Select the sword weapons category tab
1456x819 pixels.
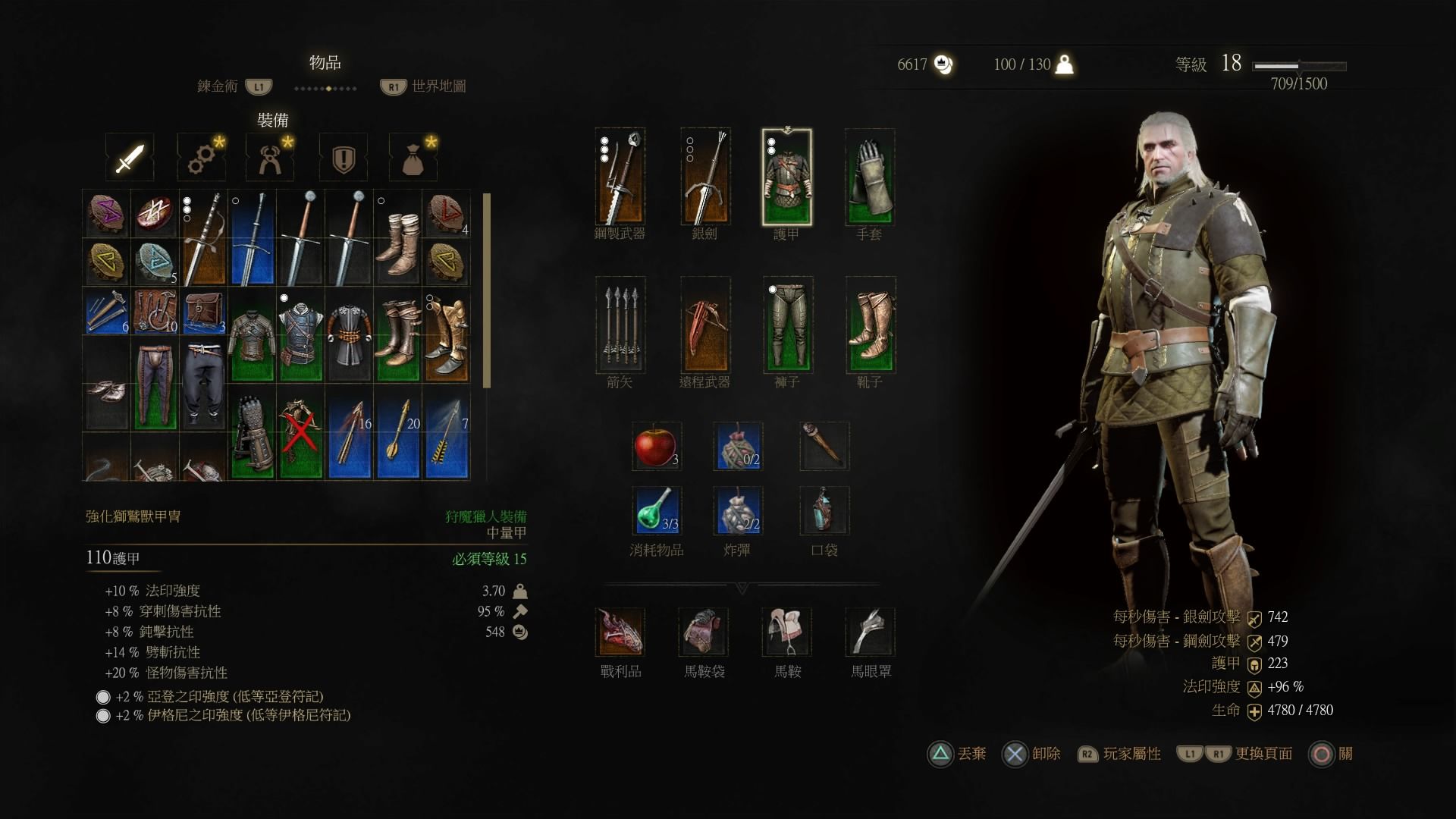coord(130,158)
